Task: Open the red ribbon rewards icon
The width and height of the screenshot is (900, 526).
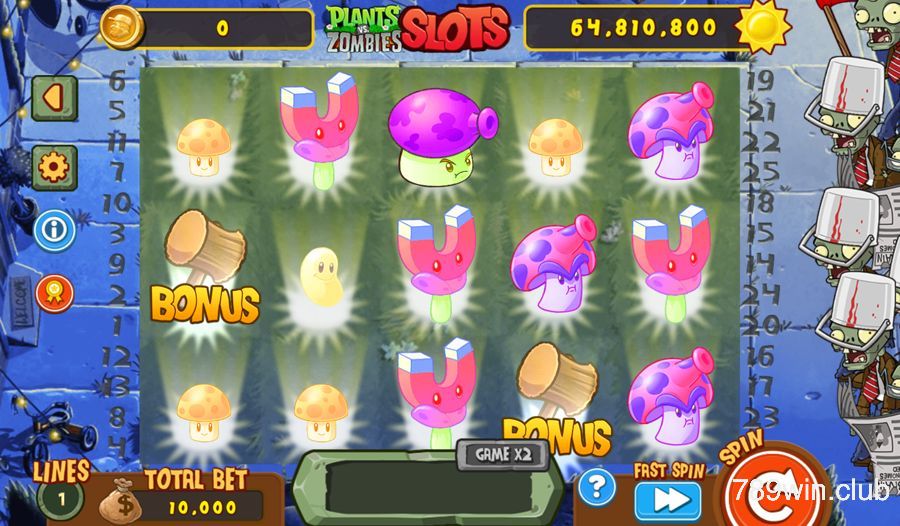Action: click(x=54, y=294)
